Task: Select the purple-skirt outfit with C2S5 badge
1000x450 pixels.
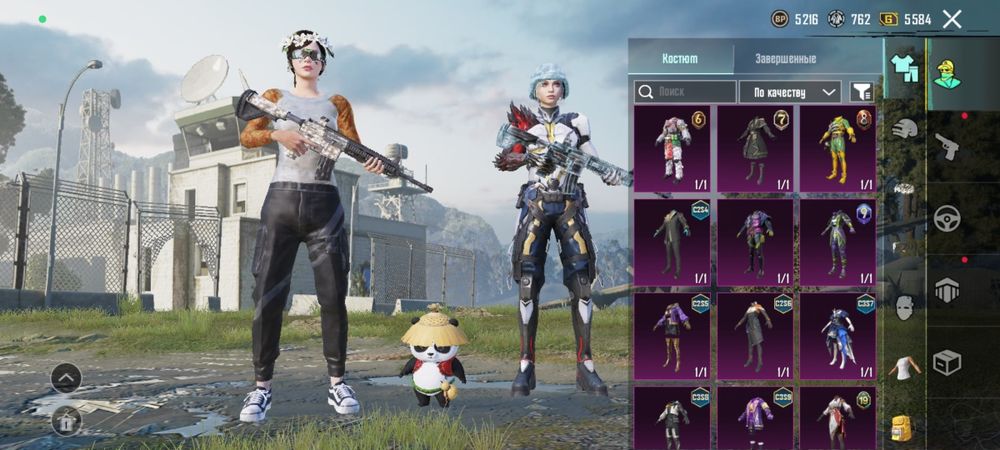Action: click(x=672, y=334)
